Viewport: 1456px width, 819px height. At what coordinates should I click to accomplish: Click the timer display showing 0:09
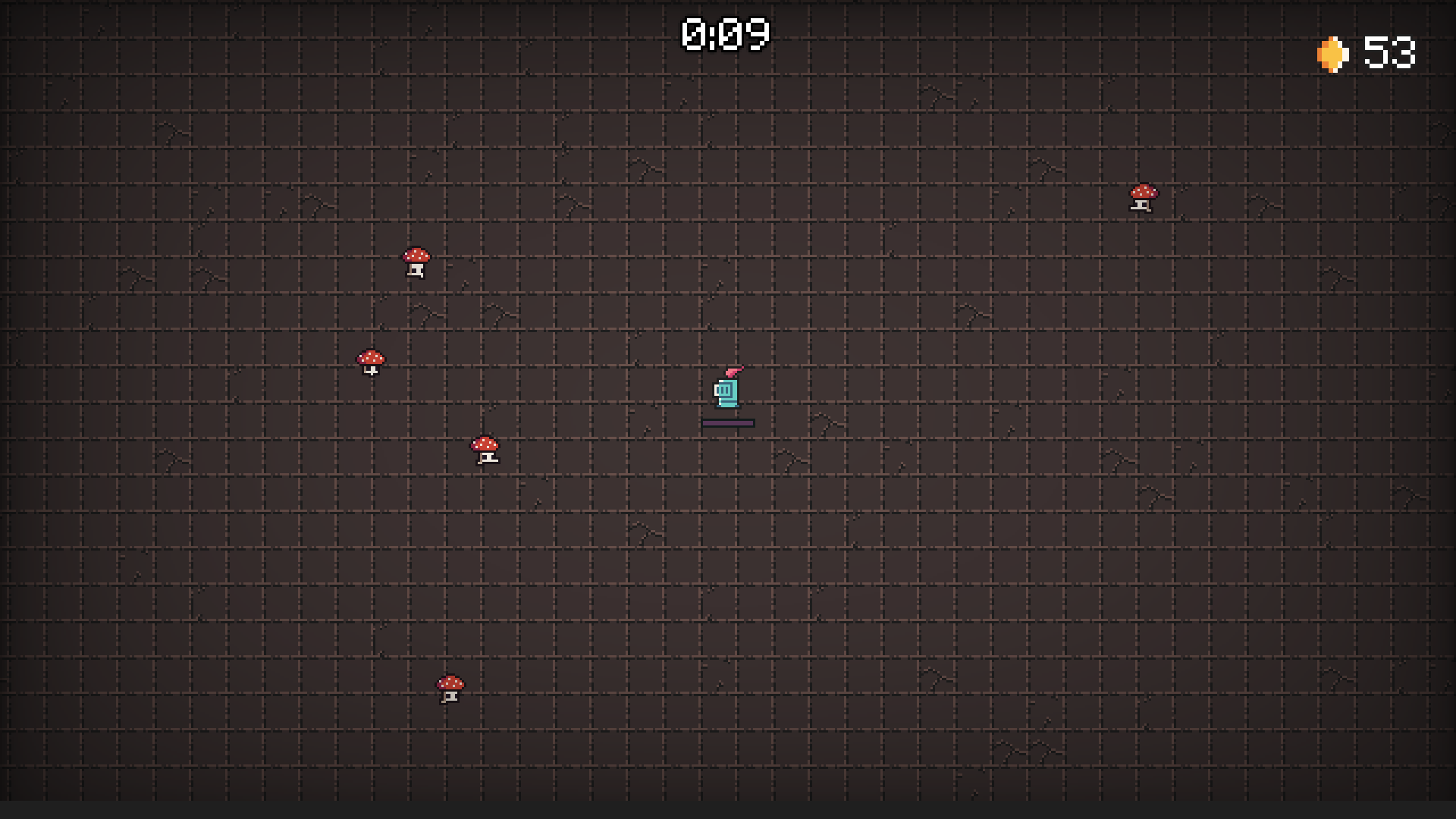[726, 33]
